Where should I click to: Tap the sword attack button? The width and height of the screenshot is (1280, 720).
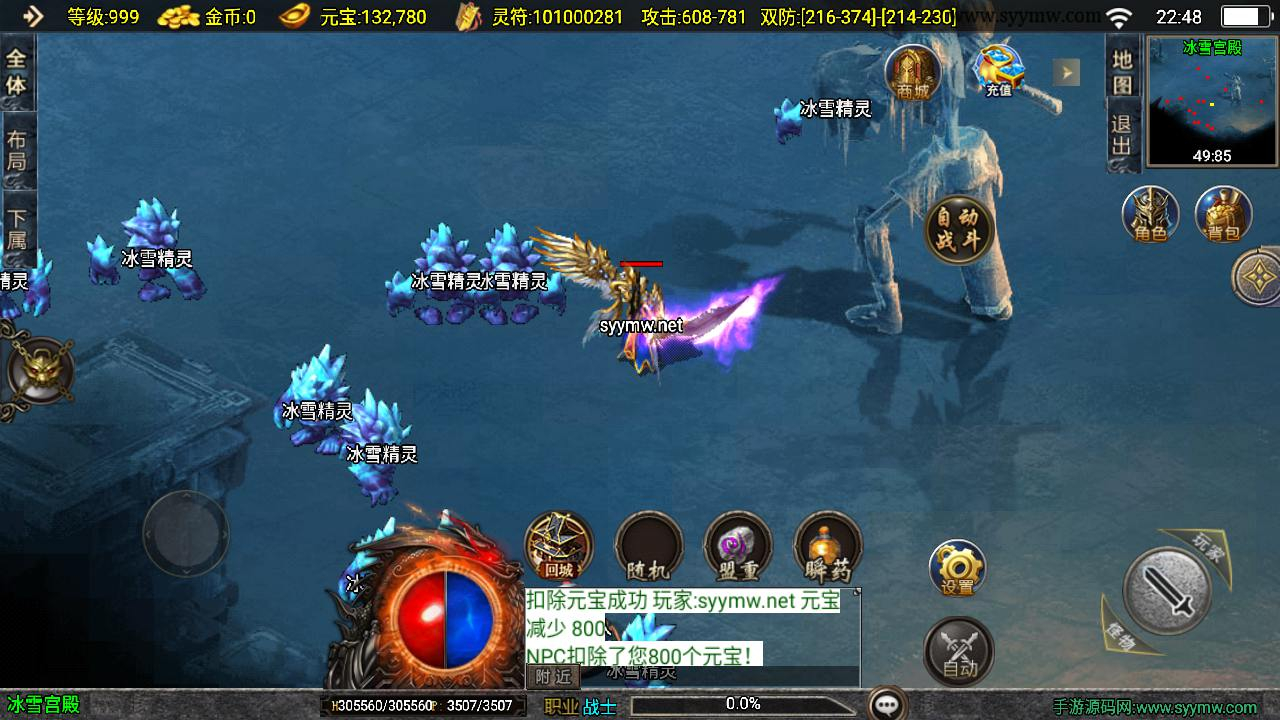[x=1167, y=590]
